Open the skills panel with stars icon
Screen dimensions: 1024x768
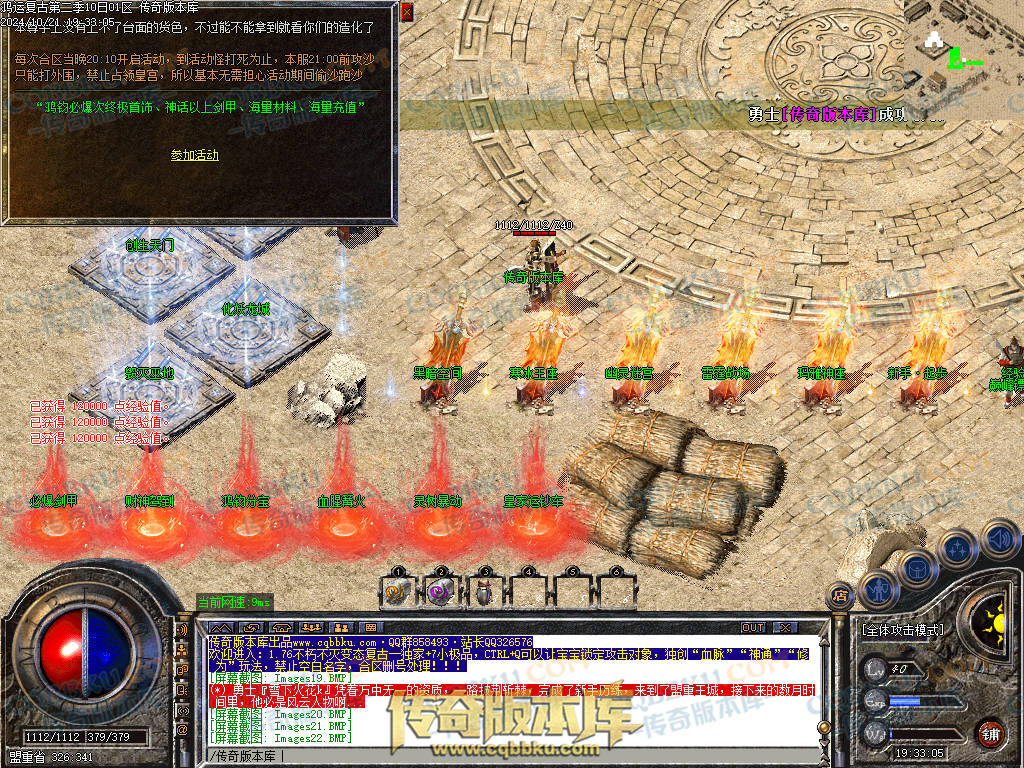(x=956, y=548)
